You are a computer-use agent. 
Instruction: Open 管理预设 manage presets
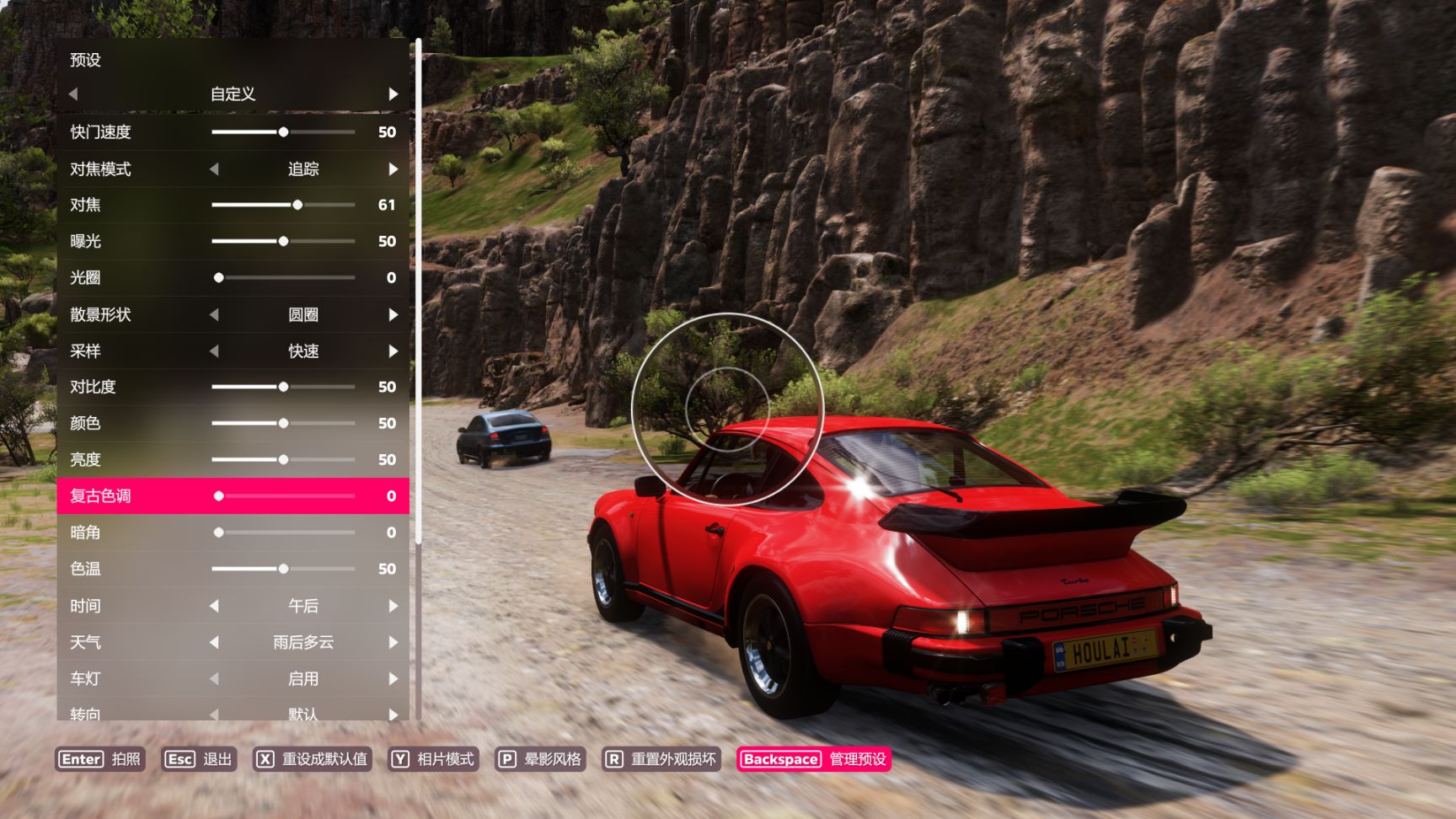[x=814, y=759]
